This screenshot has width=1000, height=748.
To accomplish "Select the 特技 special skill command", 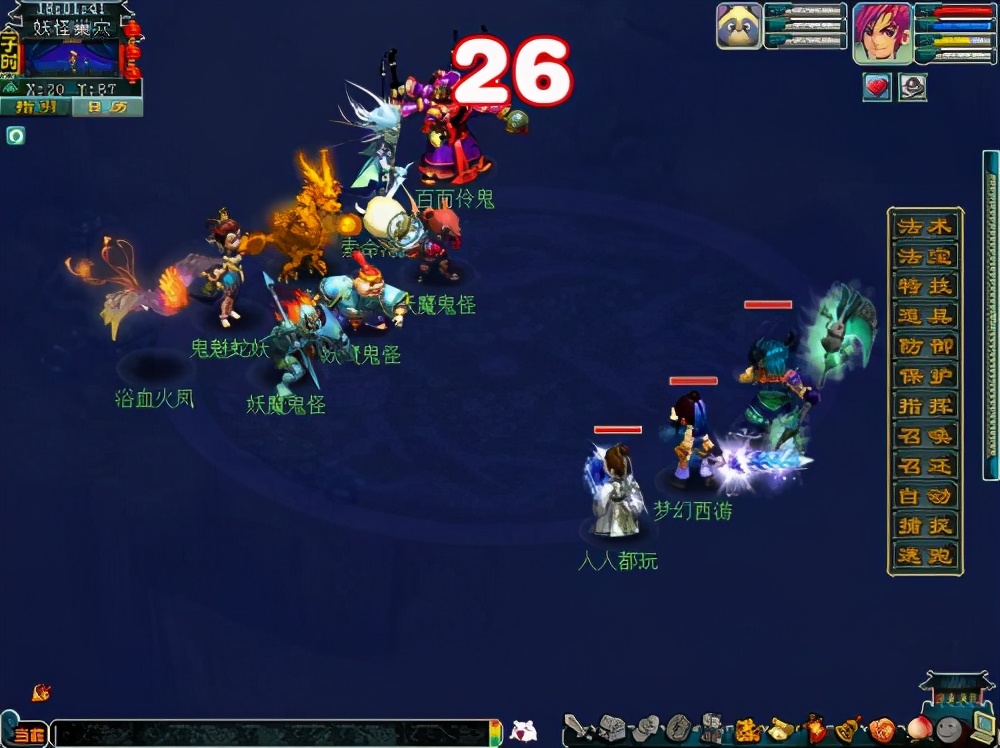I will 925,287.
